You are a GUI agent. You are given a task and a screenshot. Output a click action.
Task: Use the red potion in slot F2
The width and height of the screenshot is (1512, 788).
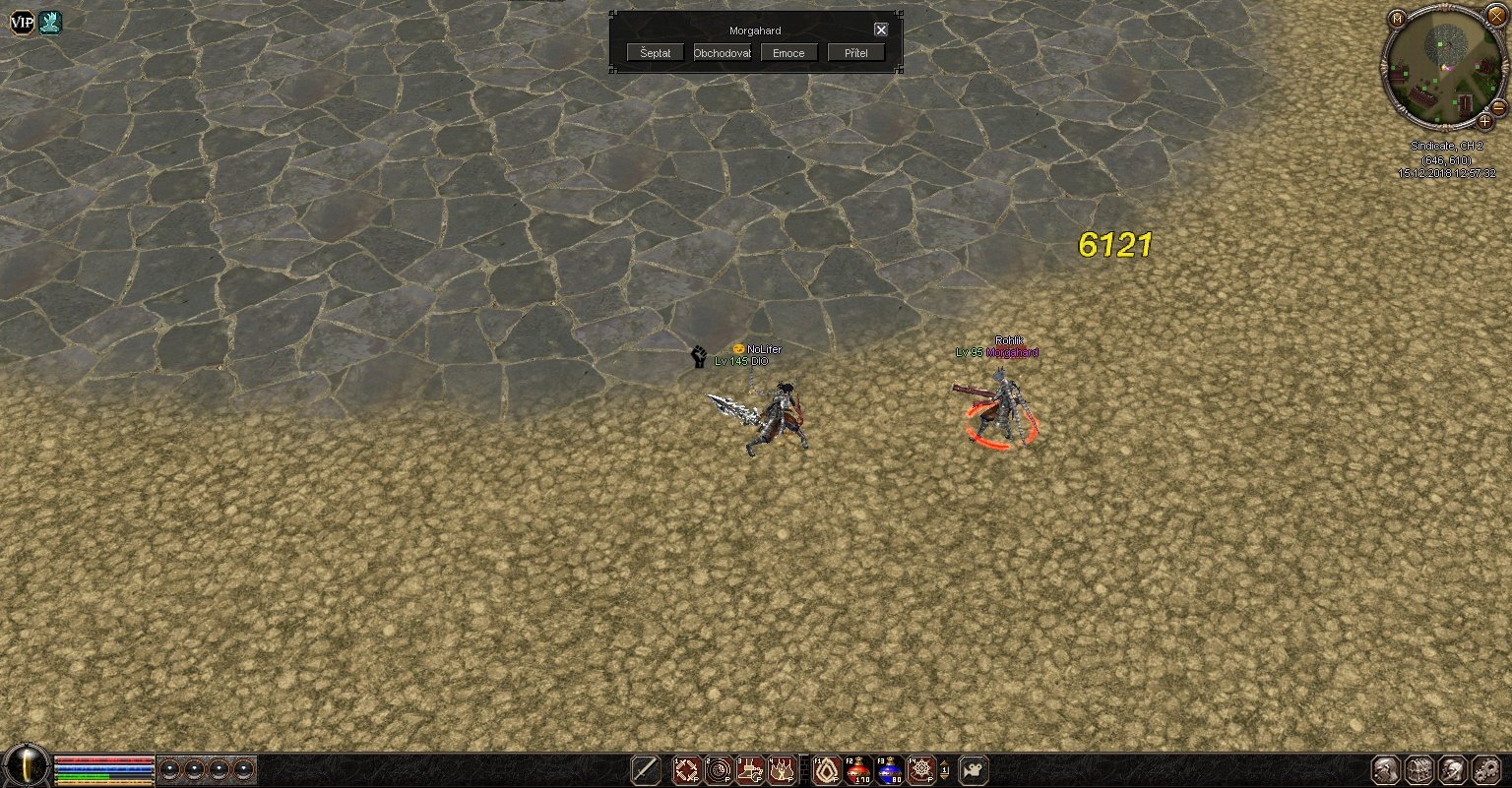click(858, 770)
